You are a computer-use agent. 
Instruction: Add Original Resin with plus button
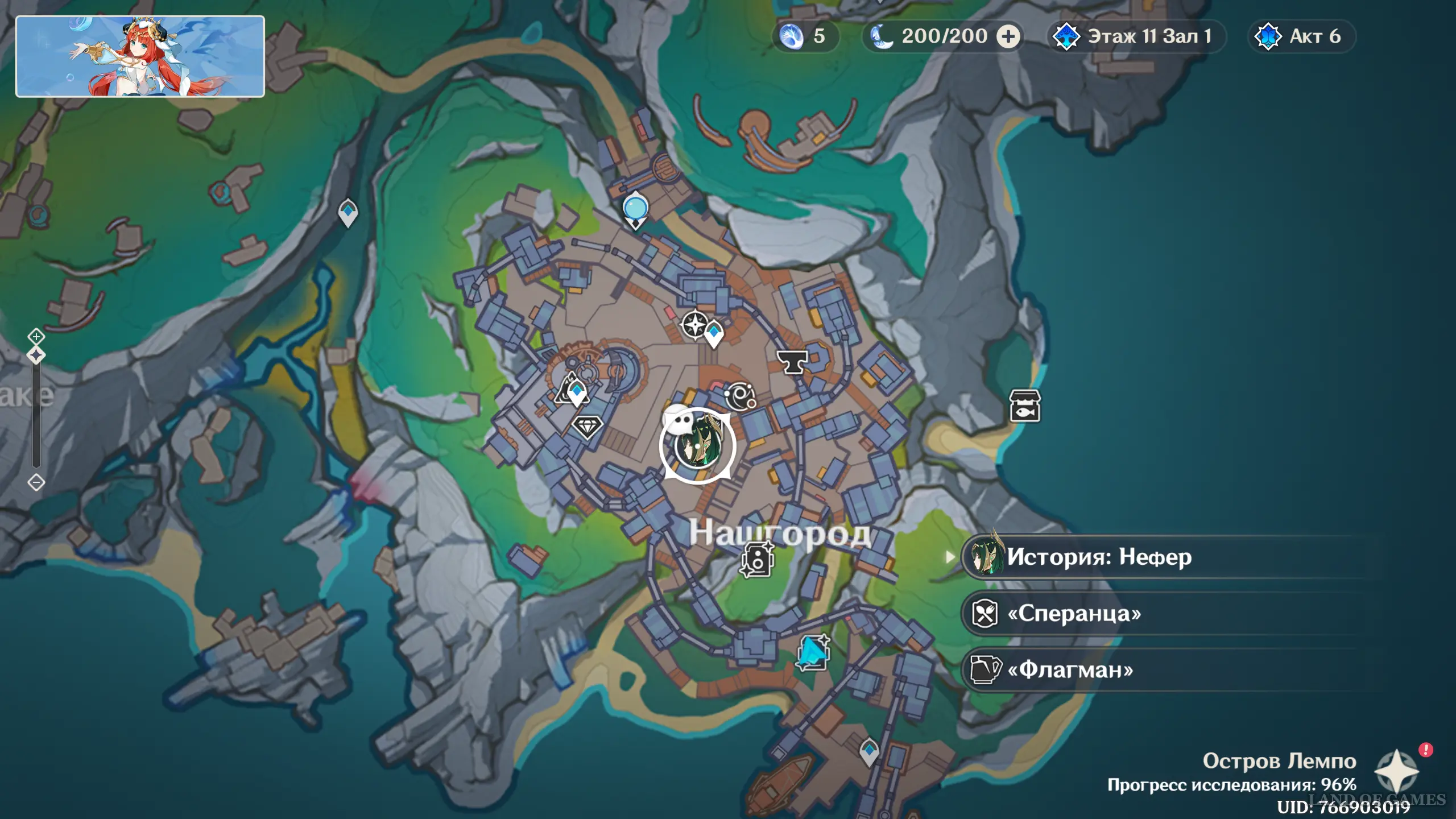1008,36
